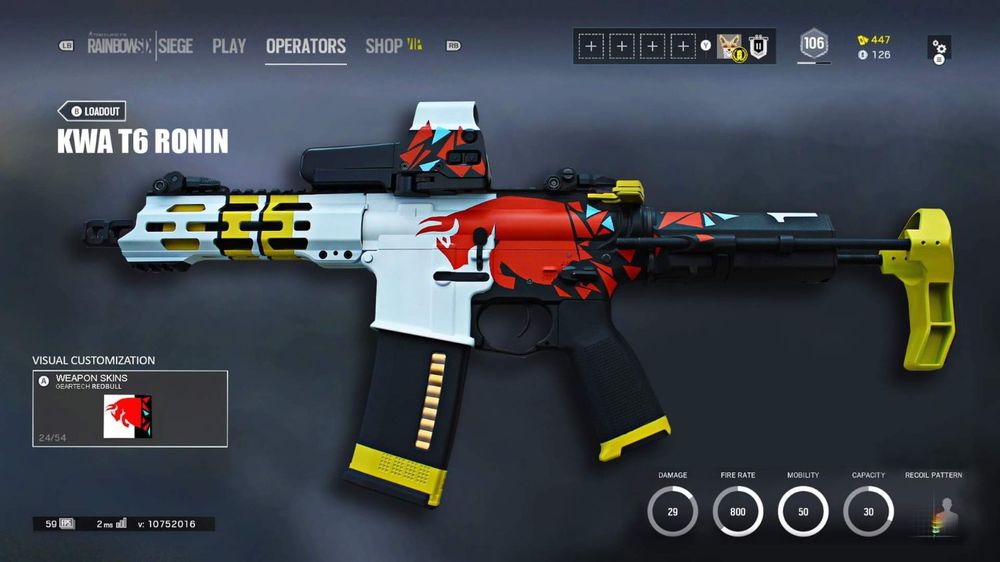Screen dimensions: 1000x562
Task: Open the fox avatar player profile
Action: (x=730, y=46)
